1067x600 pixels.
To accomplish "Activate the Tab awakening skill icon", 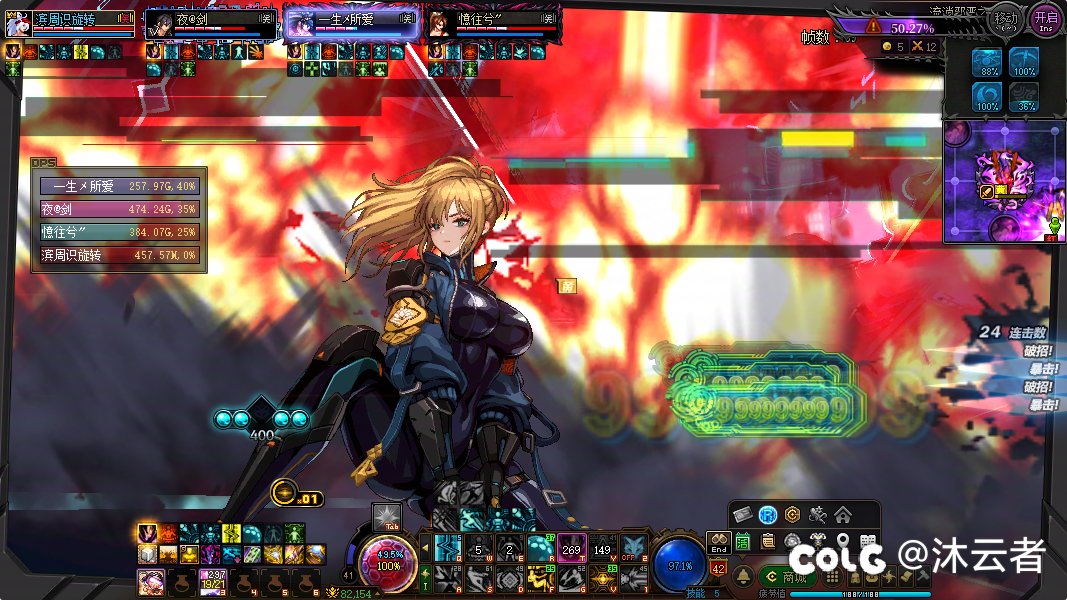I will [x=386, y=516].
